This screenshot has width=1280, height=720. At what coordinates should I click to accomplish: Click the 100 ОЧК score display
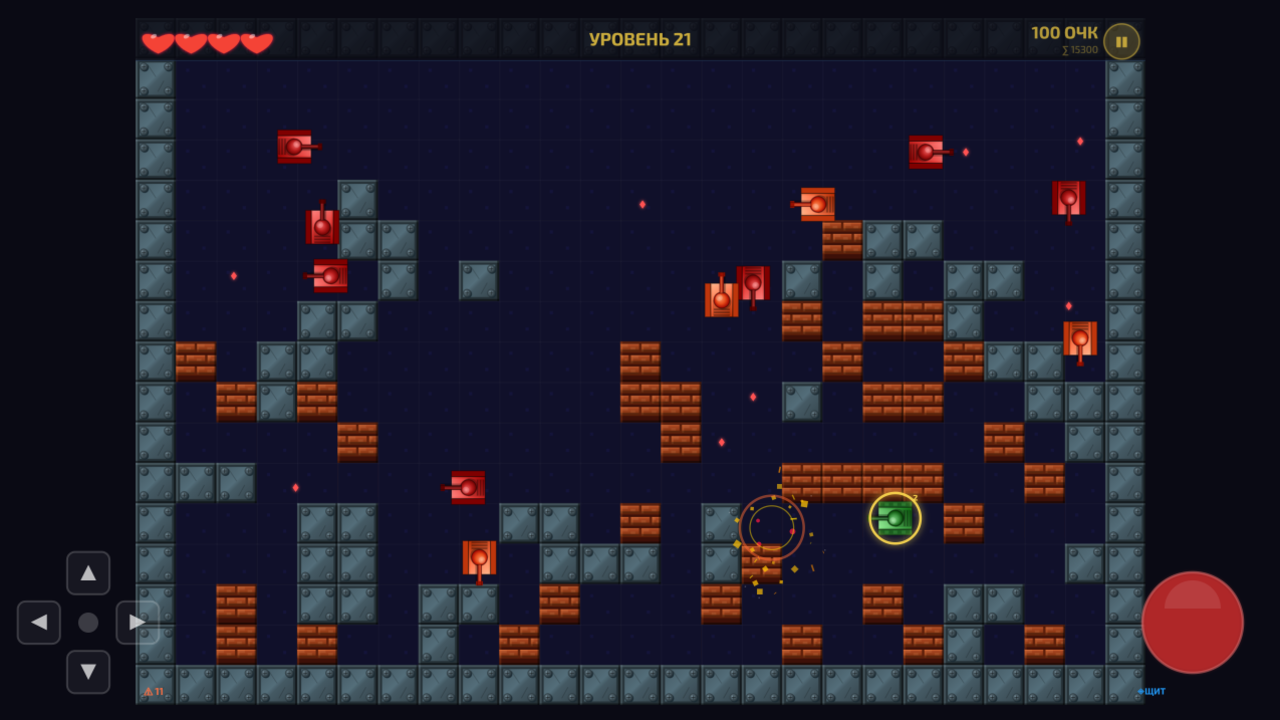(1064, 31)
